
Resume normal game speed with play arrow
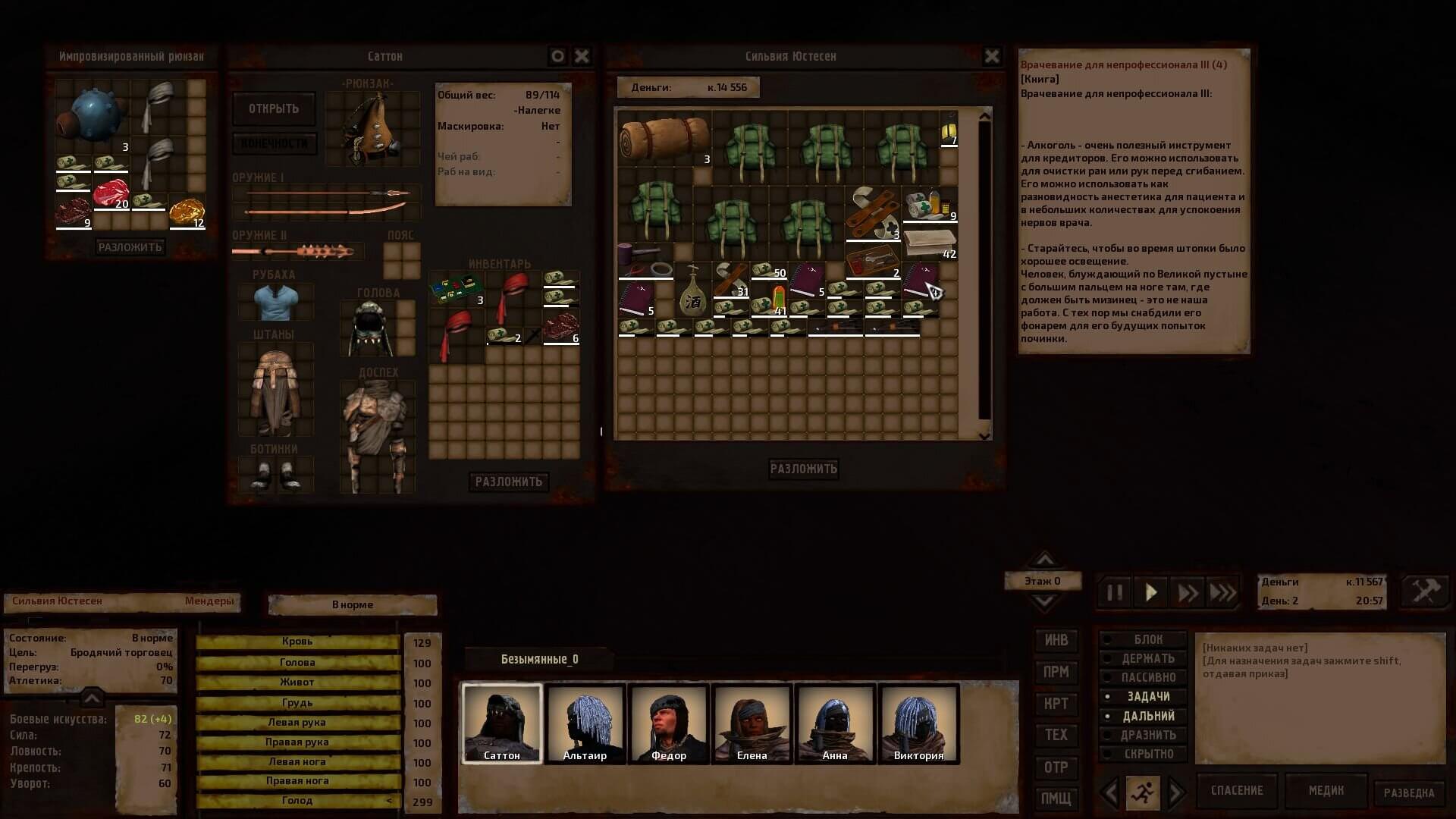pyautogui.click(x=1150, y=592)
